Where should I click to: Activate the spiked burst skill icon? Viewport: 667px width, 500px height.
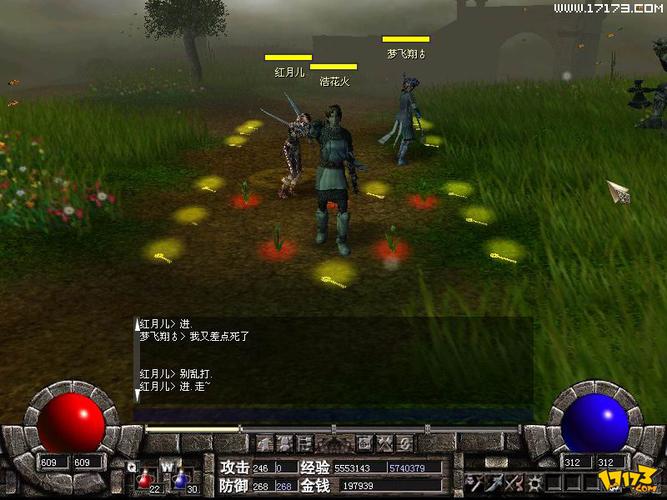[x=535, y=483]
